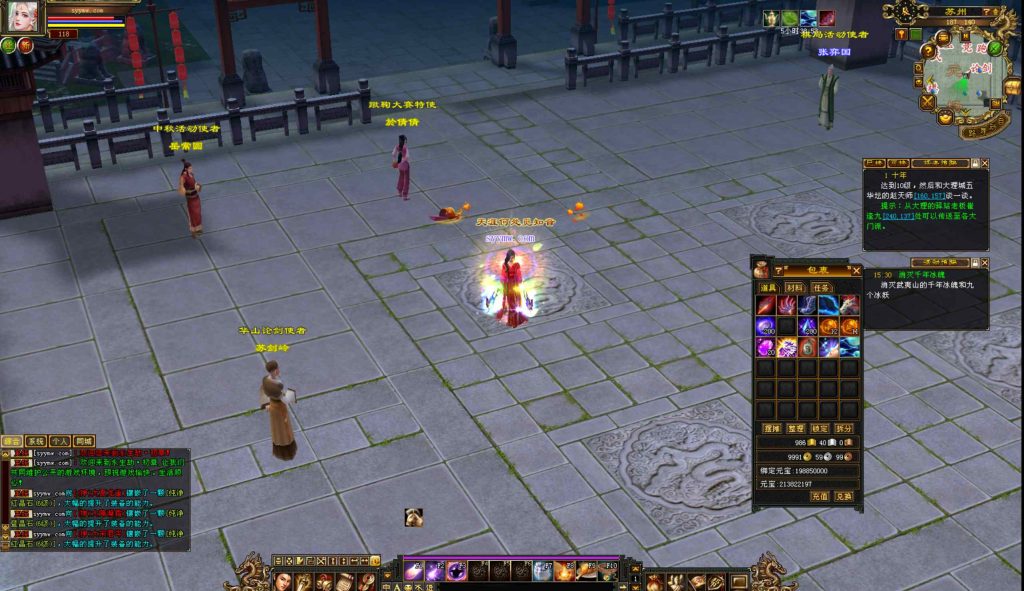The height and width of the screenshot is (591, 1024).
Task: Close the quest tracker panel
Action: click(984, 163)
